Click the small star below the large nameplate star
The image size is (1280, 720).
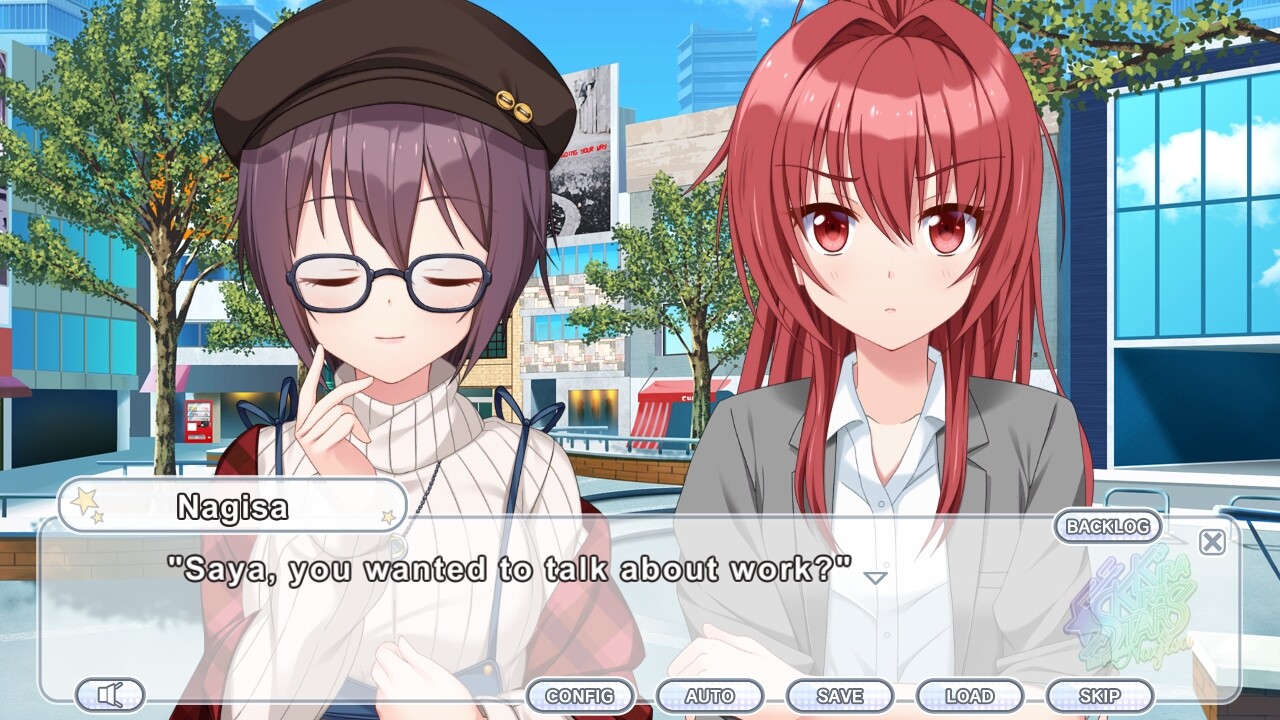click(97, 517)
